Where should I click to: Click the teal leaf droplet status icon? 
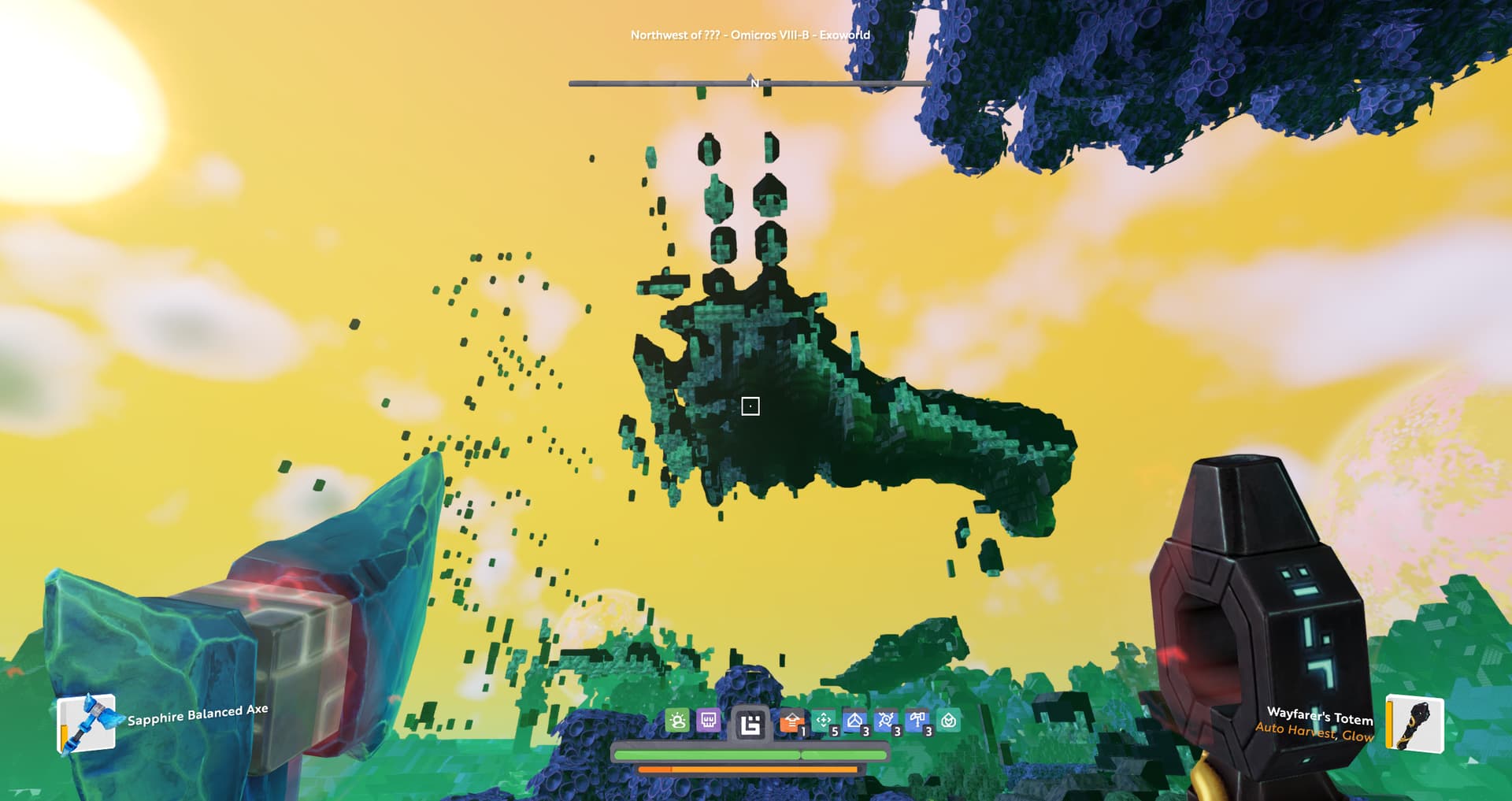point(949,720)
